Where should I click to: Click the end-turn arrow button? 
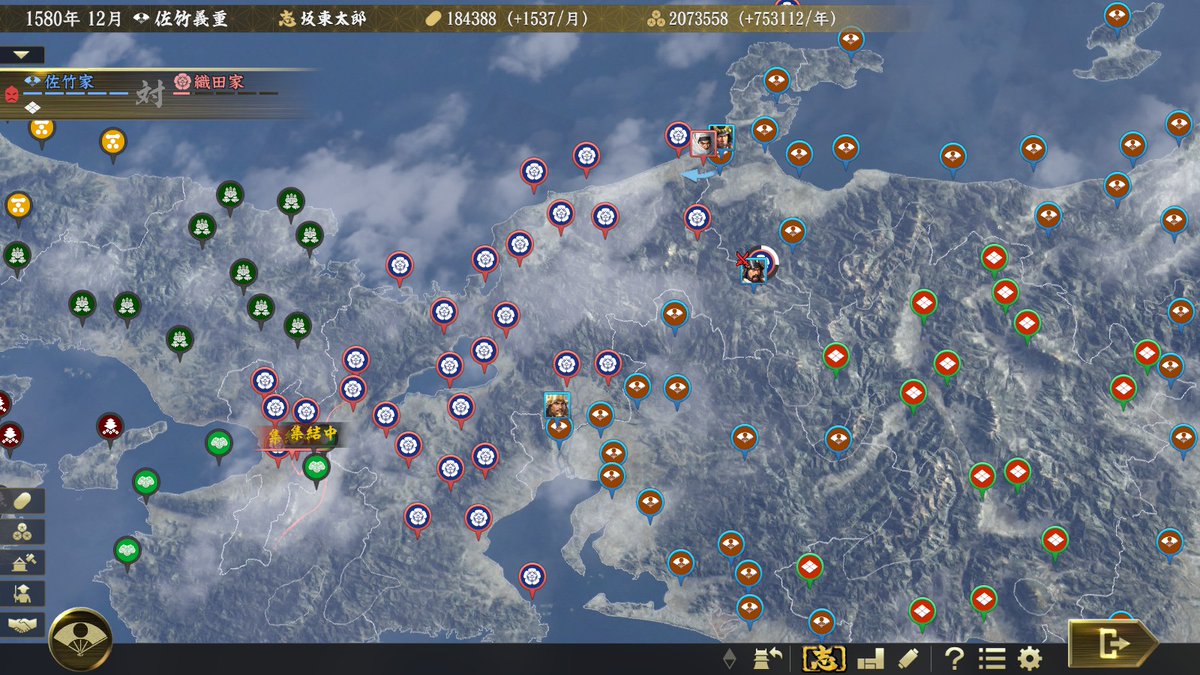coord(1112,643)
